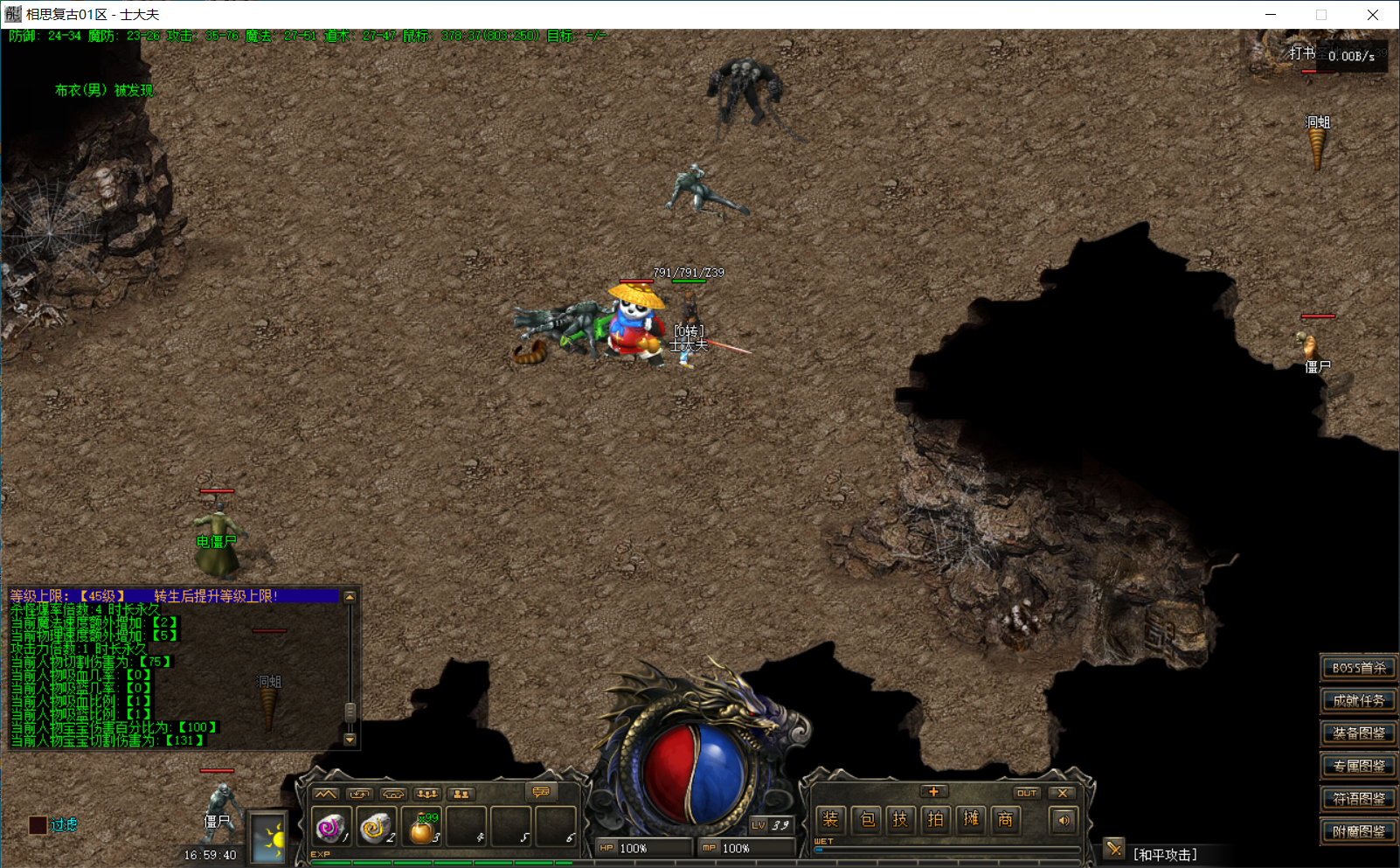
Task: Open the 拍 auction house
Action: pyautogui.click(x=935, y=819)
